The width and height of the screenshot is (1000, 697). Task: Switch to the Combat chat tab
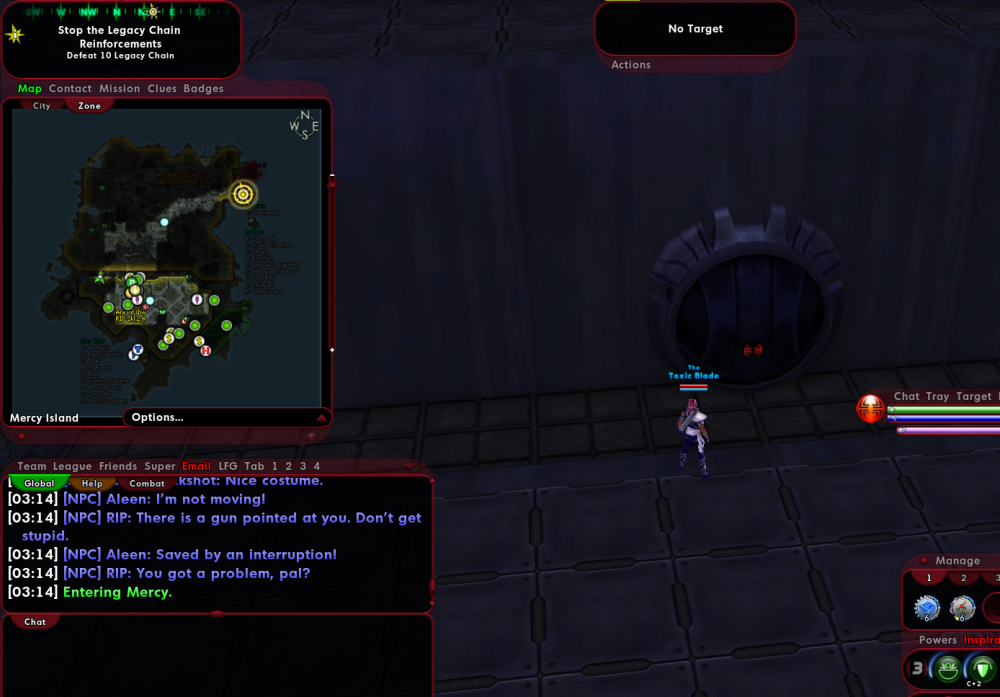(x=146, y=484)
